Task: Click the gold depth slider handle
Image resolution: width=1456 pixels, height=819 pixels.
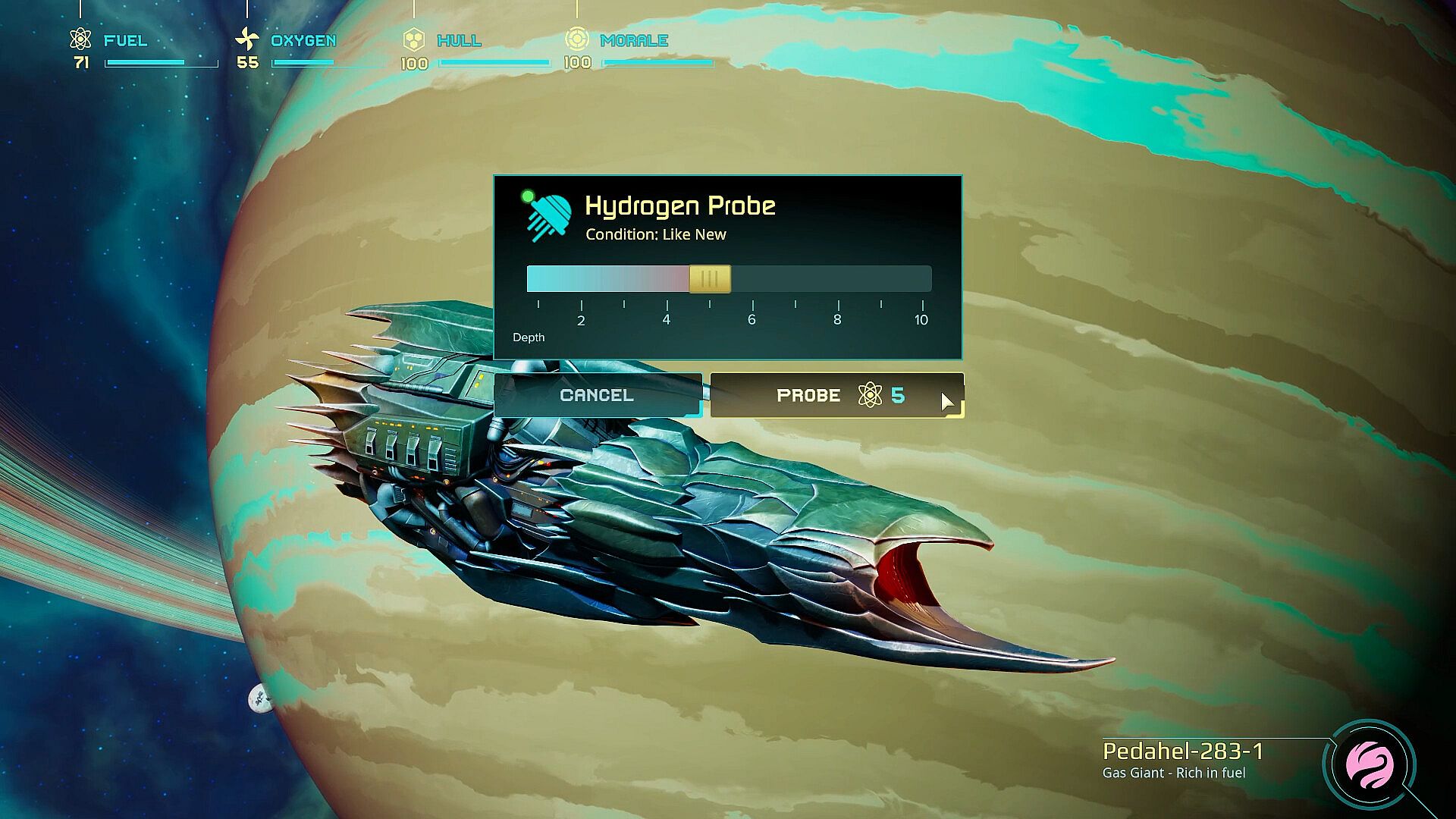Action: pos(710,279)
